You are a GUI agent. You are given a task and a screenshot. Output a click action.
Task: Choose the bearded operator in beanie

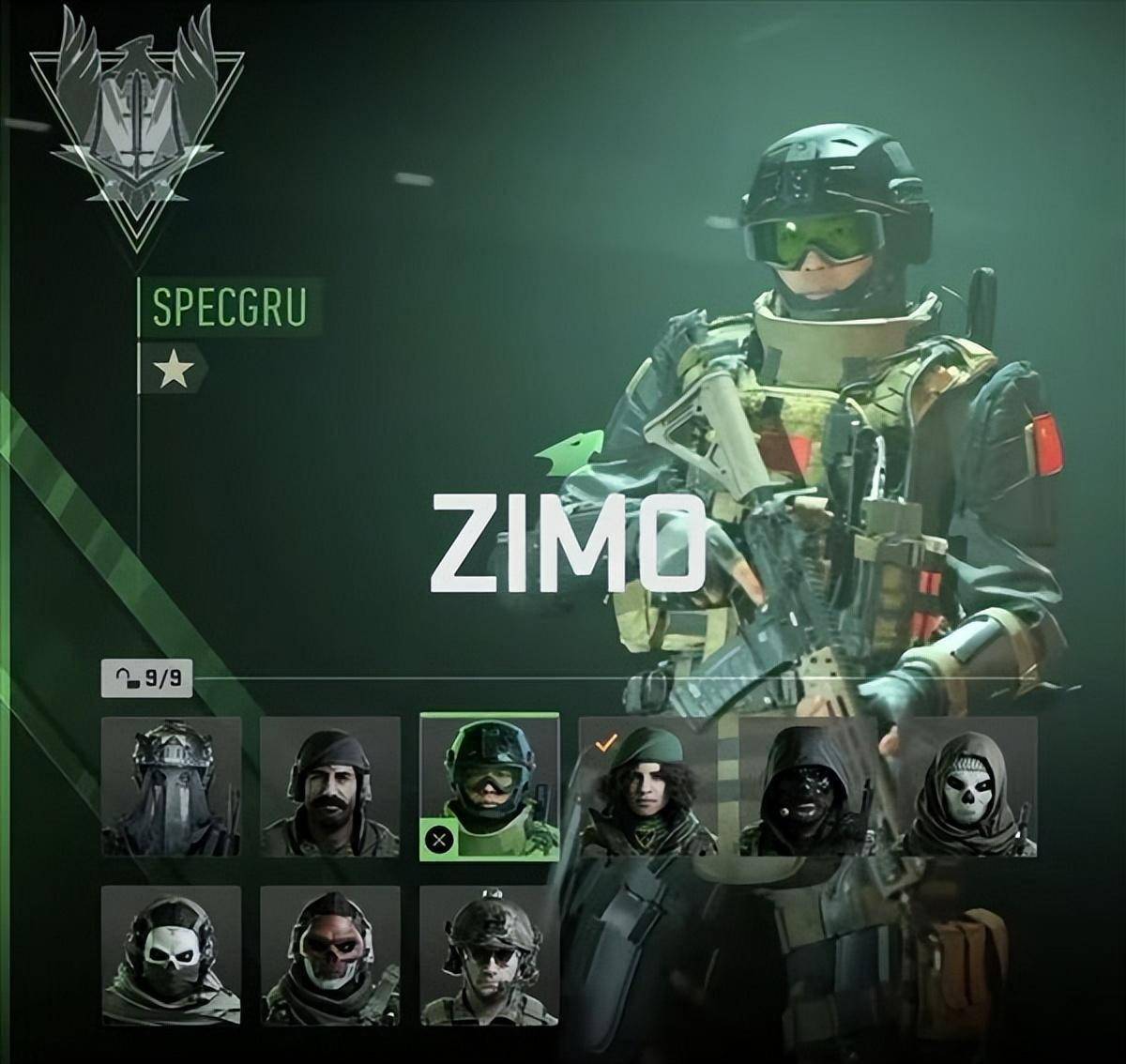[330, 786]
